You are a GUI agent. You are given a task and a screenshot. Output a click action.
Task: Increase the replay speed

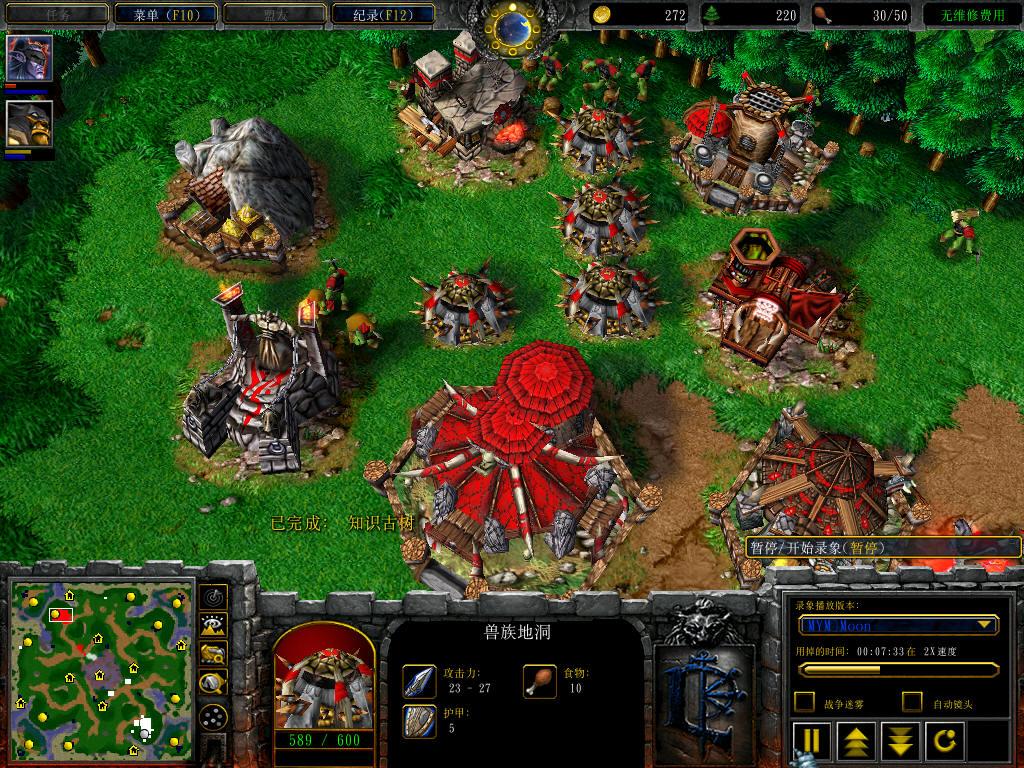click(x=857, y=742)
